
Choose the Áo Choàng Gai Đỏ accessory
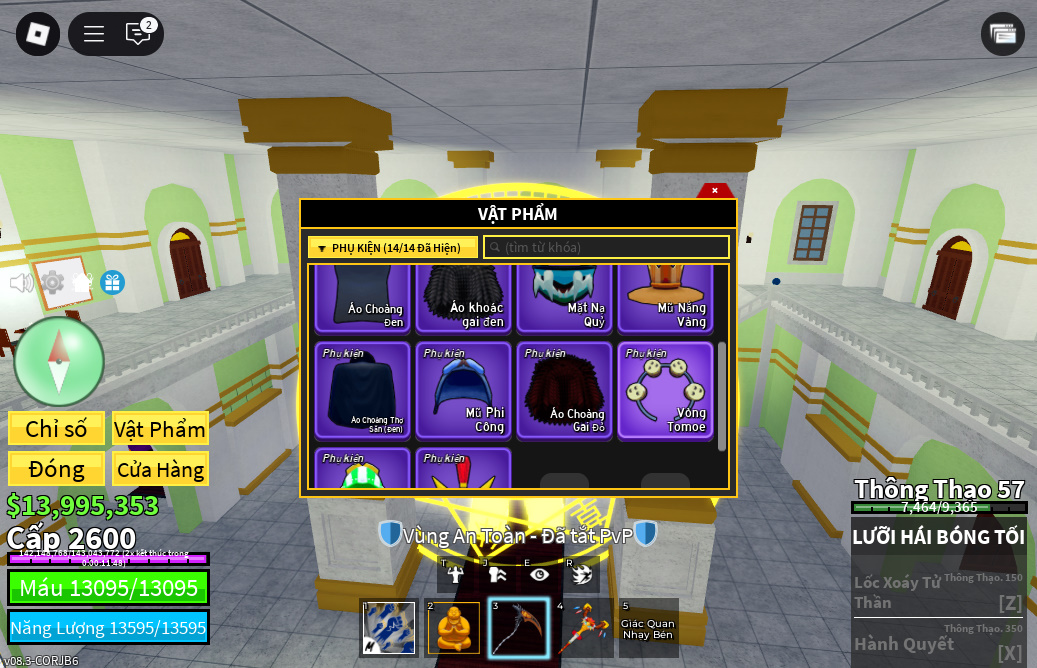tap(564, 391)
